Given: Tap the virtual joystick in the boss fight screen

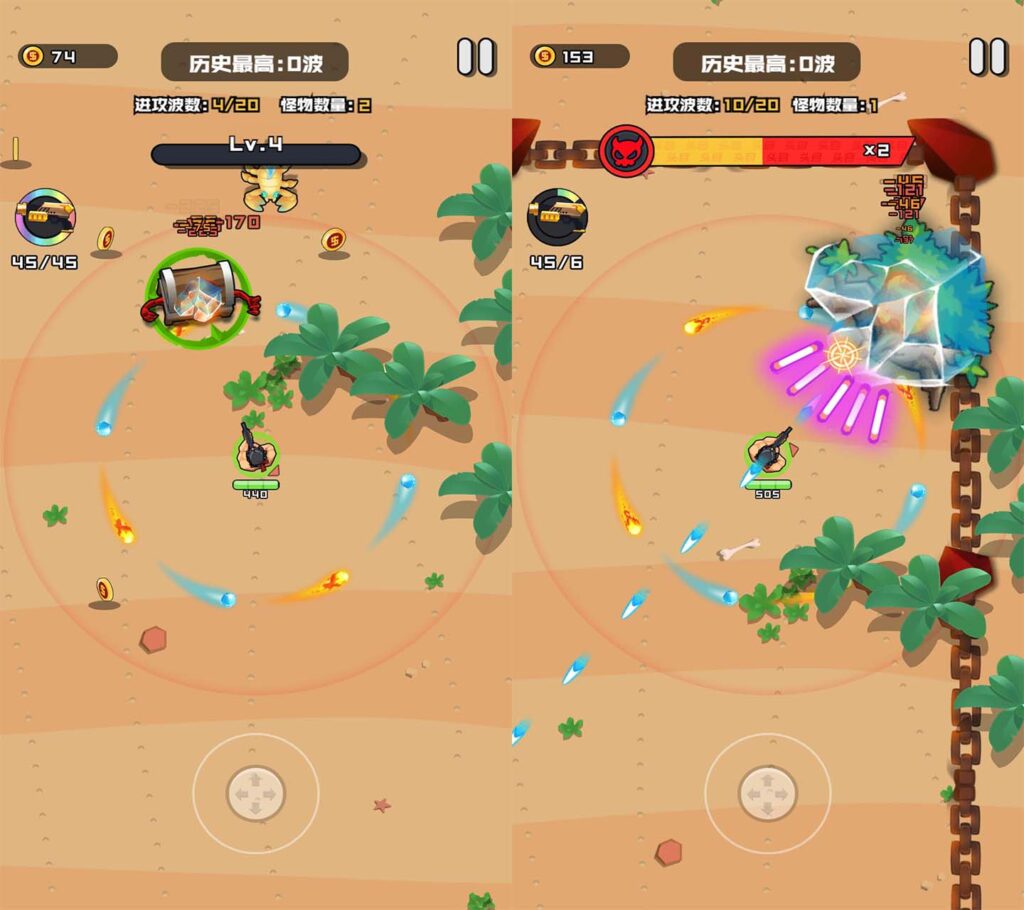Looking at the screenshot, I should click(768, 794).
